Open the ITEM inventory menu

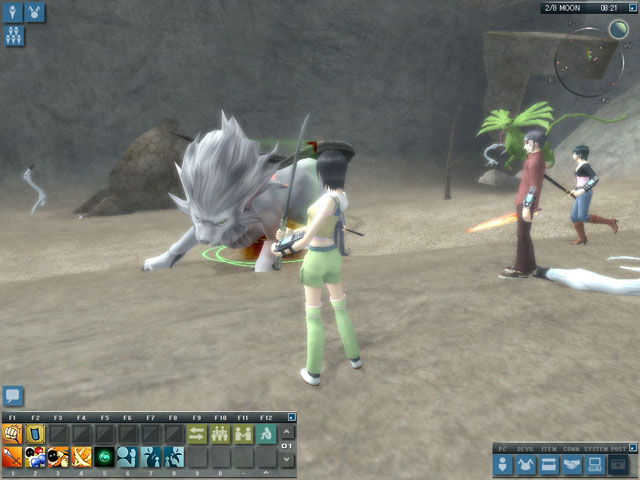pos(549,464)
